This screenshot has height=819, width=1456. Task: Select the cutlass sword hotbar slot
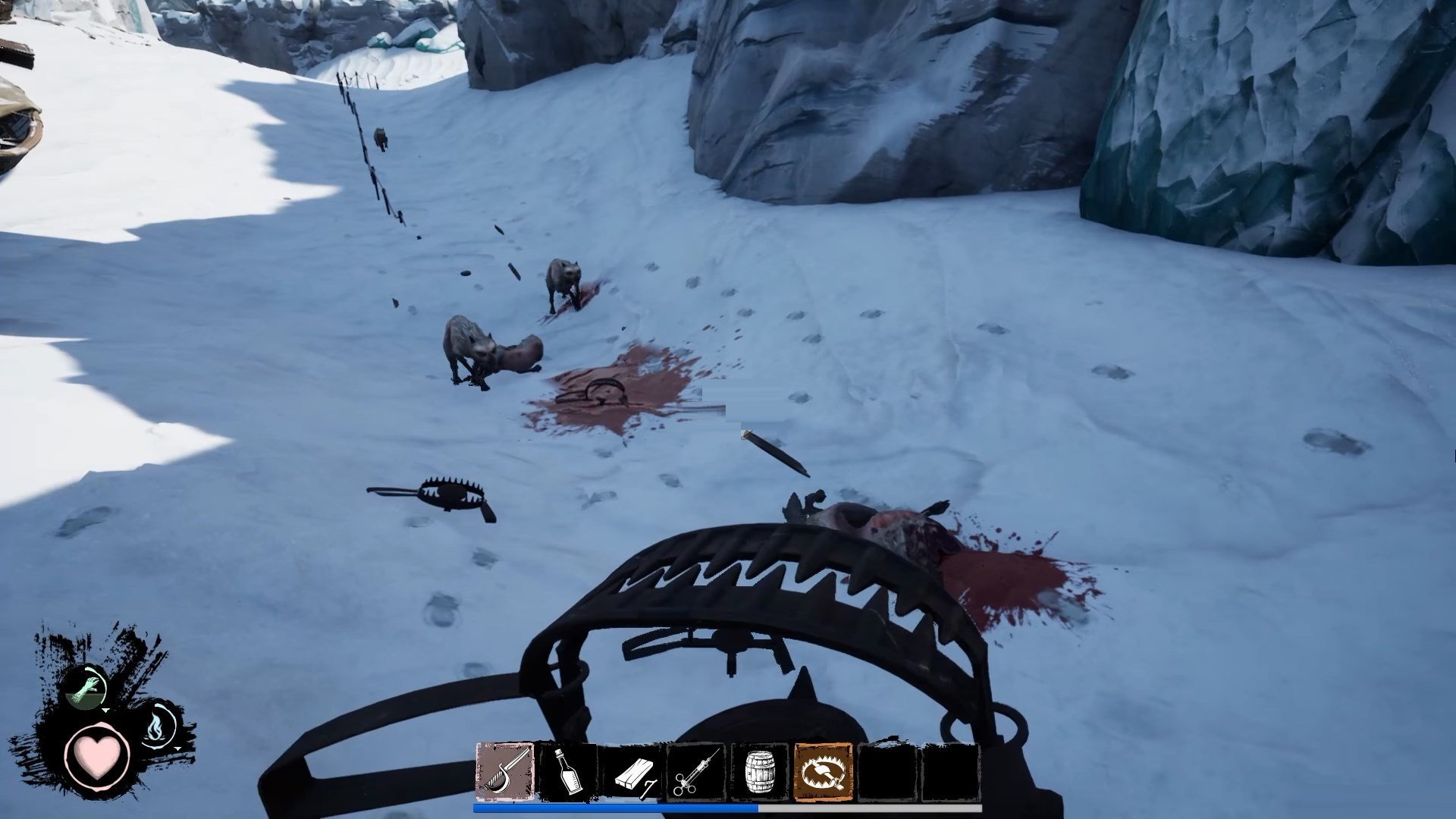point(505,771)
